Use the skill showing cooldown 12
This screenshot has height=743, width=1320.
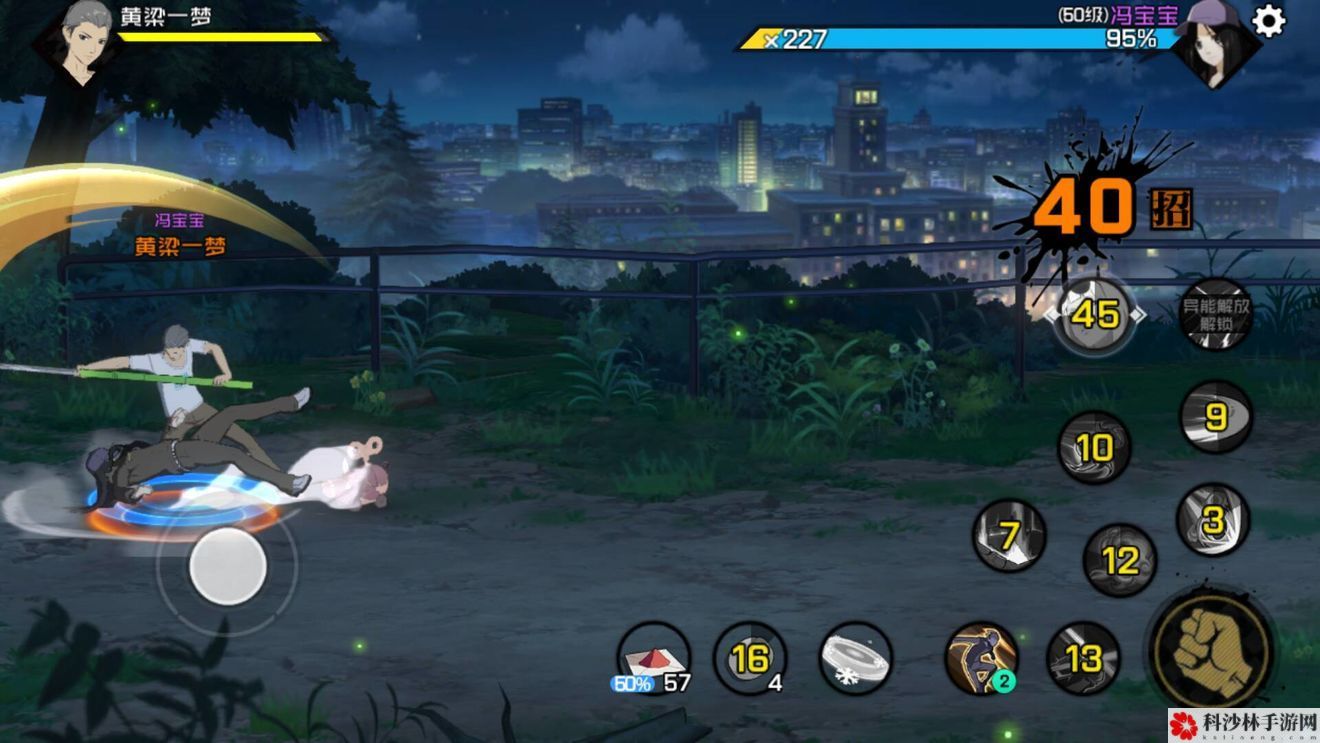(1119, 560)
